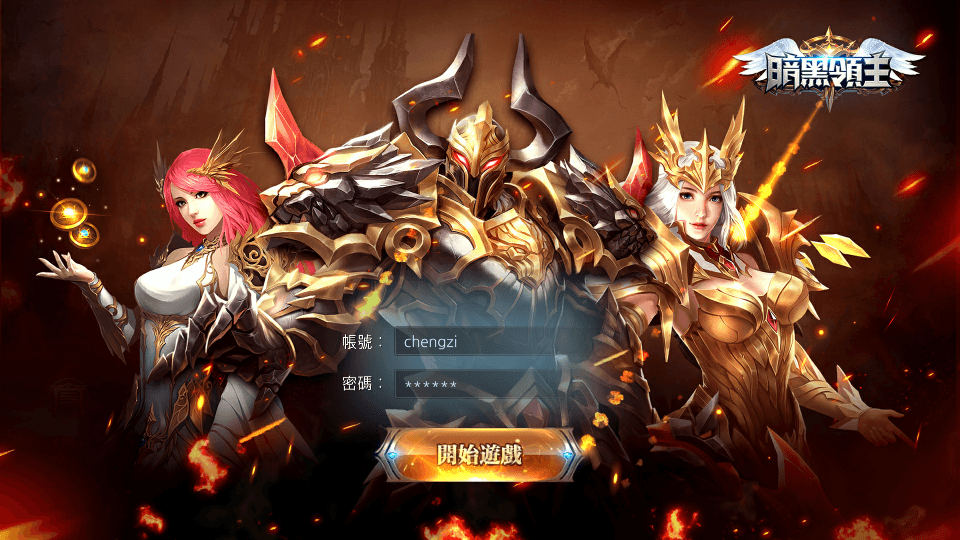Screen dimensions: 960x540
Task: Select the 密碼 password input field
Action: (x=490, y=384)
